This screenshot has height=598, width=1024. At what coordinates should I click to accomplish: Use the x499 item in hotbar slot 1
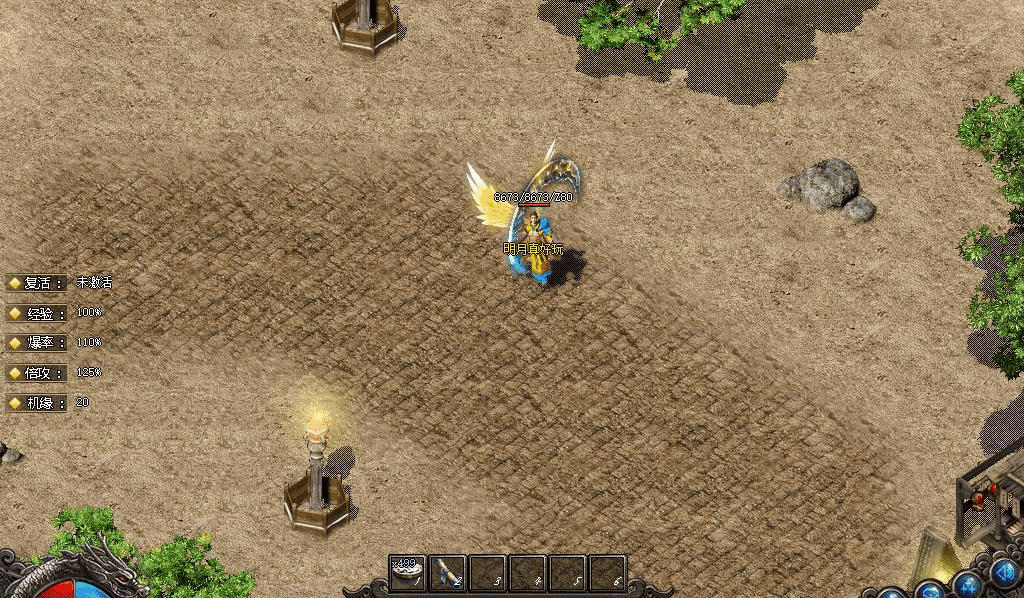pos(408,573)
